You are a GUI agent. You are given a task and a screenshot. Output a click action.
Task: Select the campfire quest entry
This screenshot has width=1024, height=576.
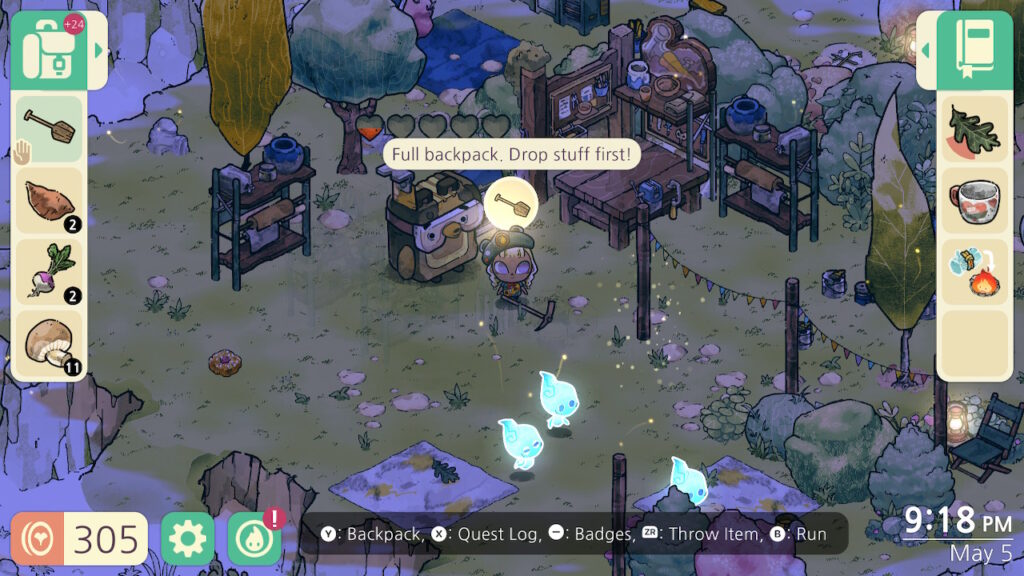point(974,272)
